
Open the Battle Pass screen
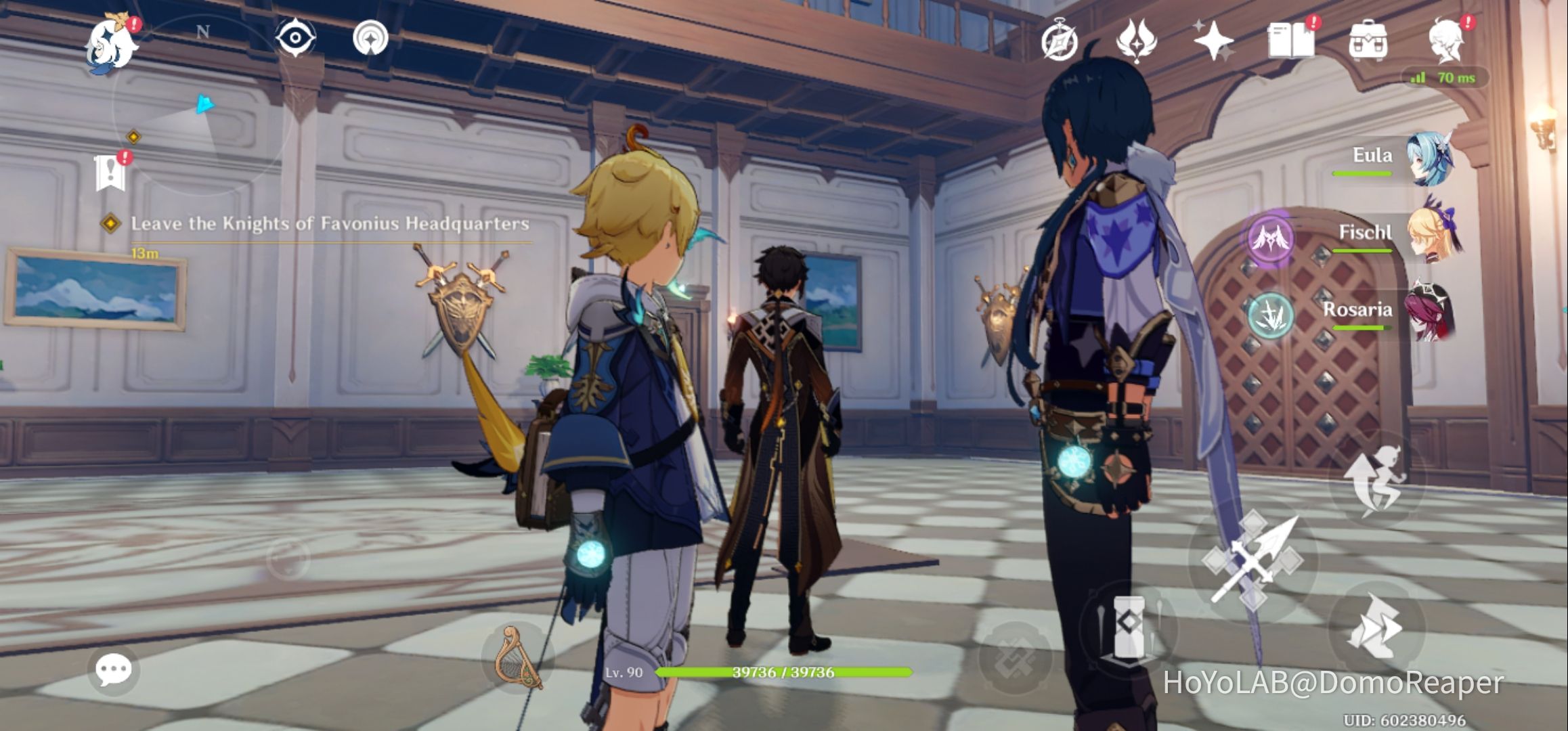tap(1137, 41)
